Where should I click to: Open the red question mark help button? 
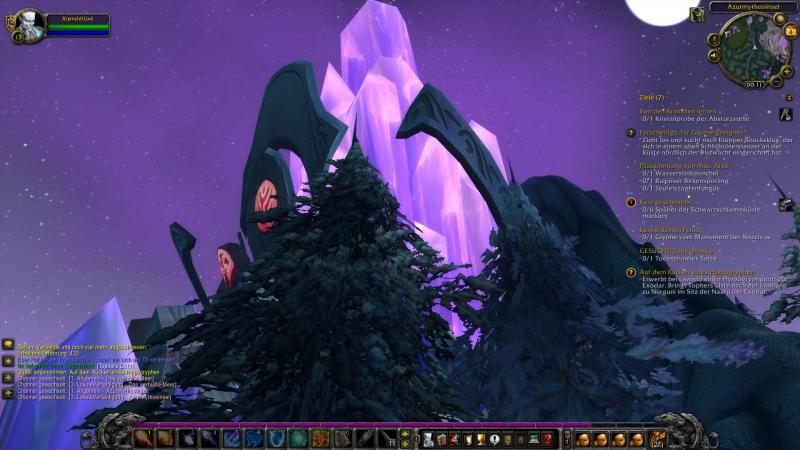pyautogui.click(x=548, y=438)
